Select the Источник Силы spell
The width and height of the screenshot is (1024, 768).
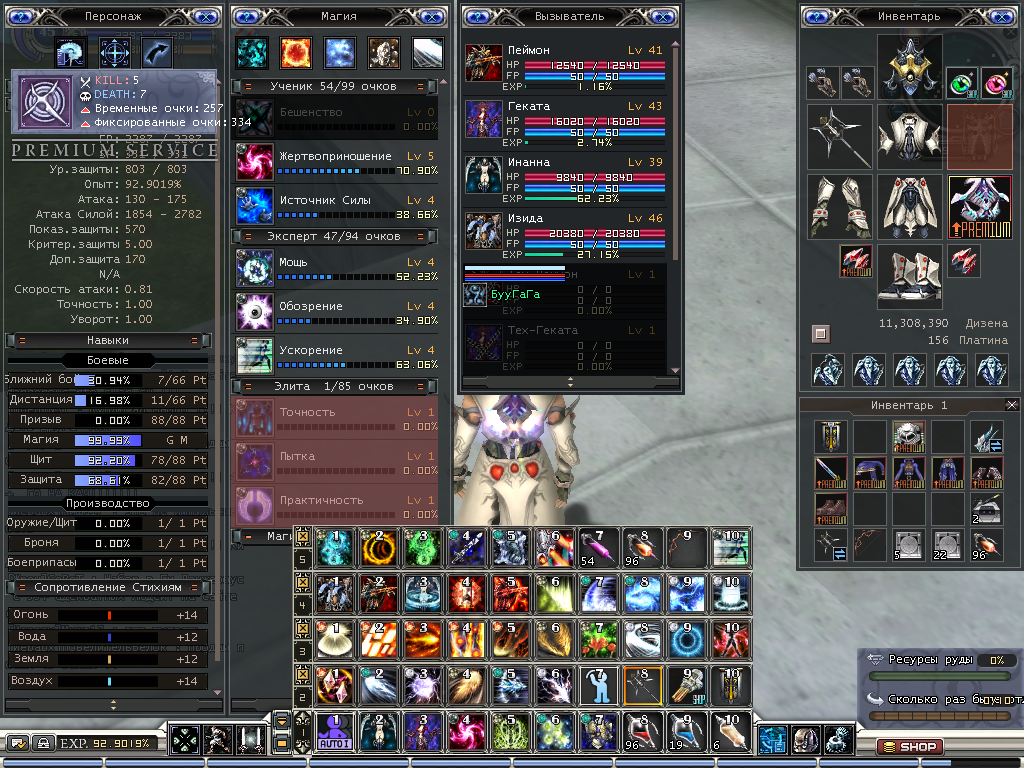click(253, 206)
